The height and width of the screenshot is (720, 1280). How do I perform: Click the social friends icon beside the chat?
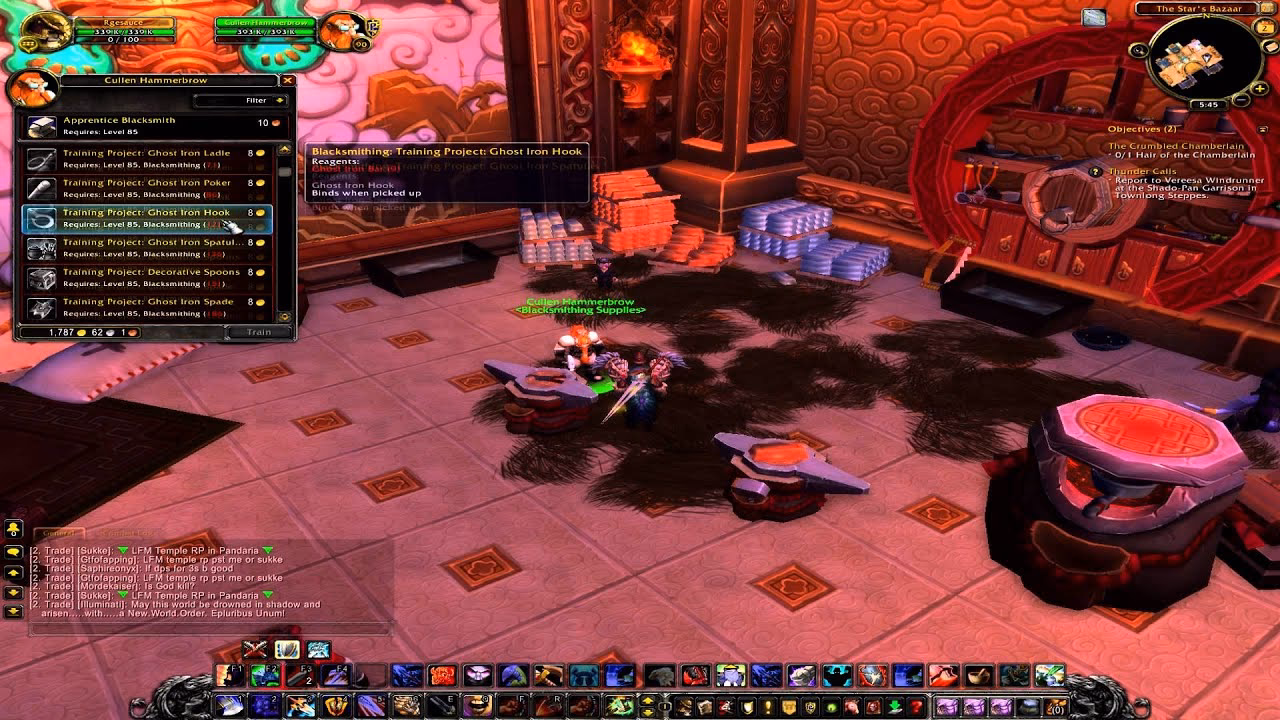pos(13,527)
